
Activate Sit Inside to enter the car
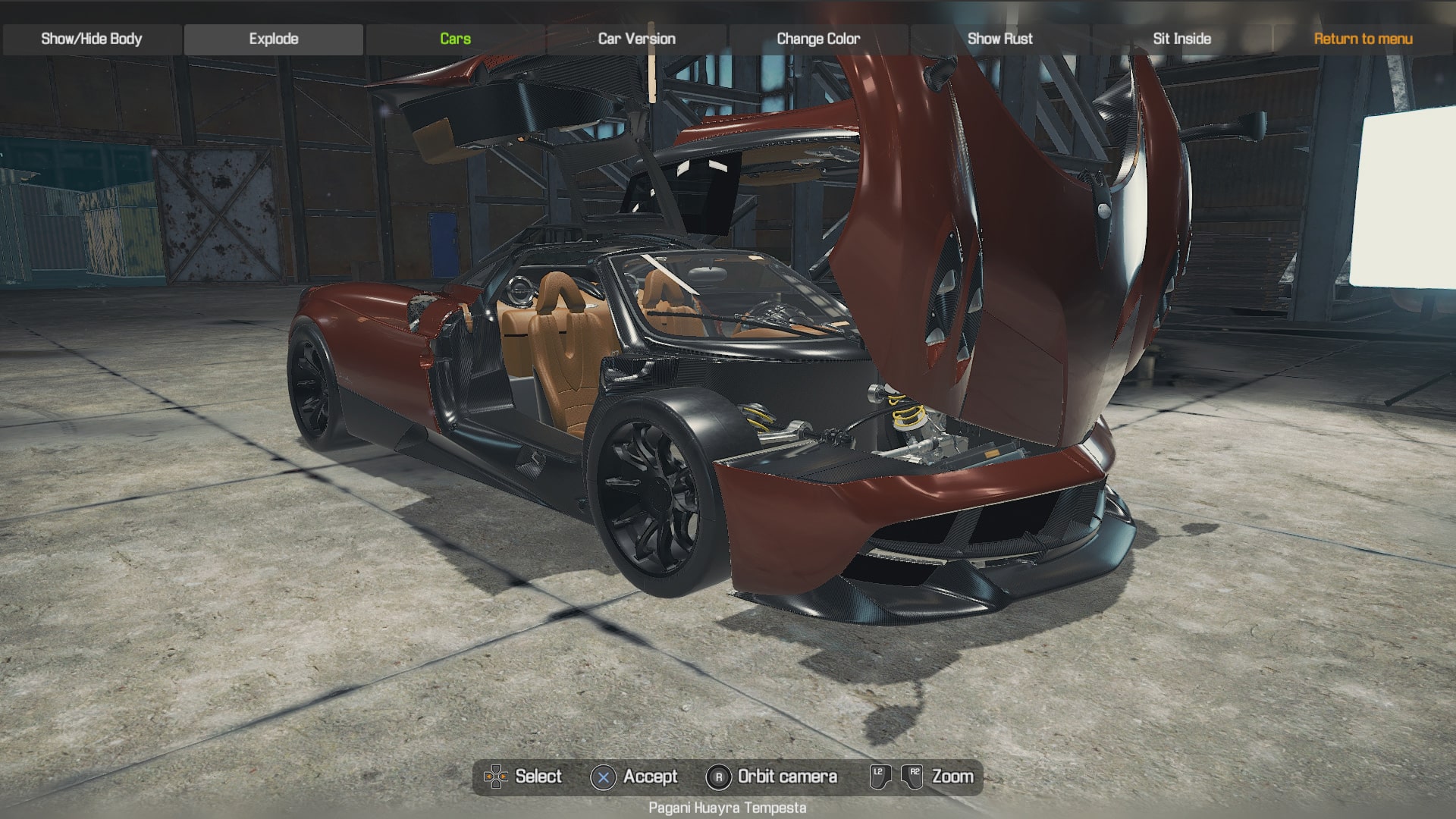pyautogui.click(x=1181, y=38)
